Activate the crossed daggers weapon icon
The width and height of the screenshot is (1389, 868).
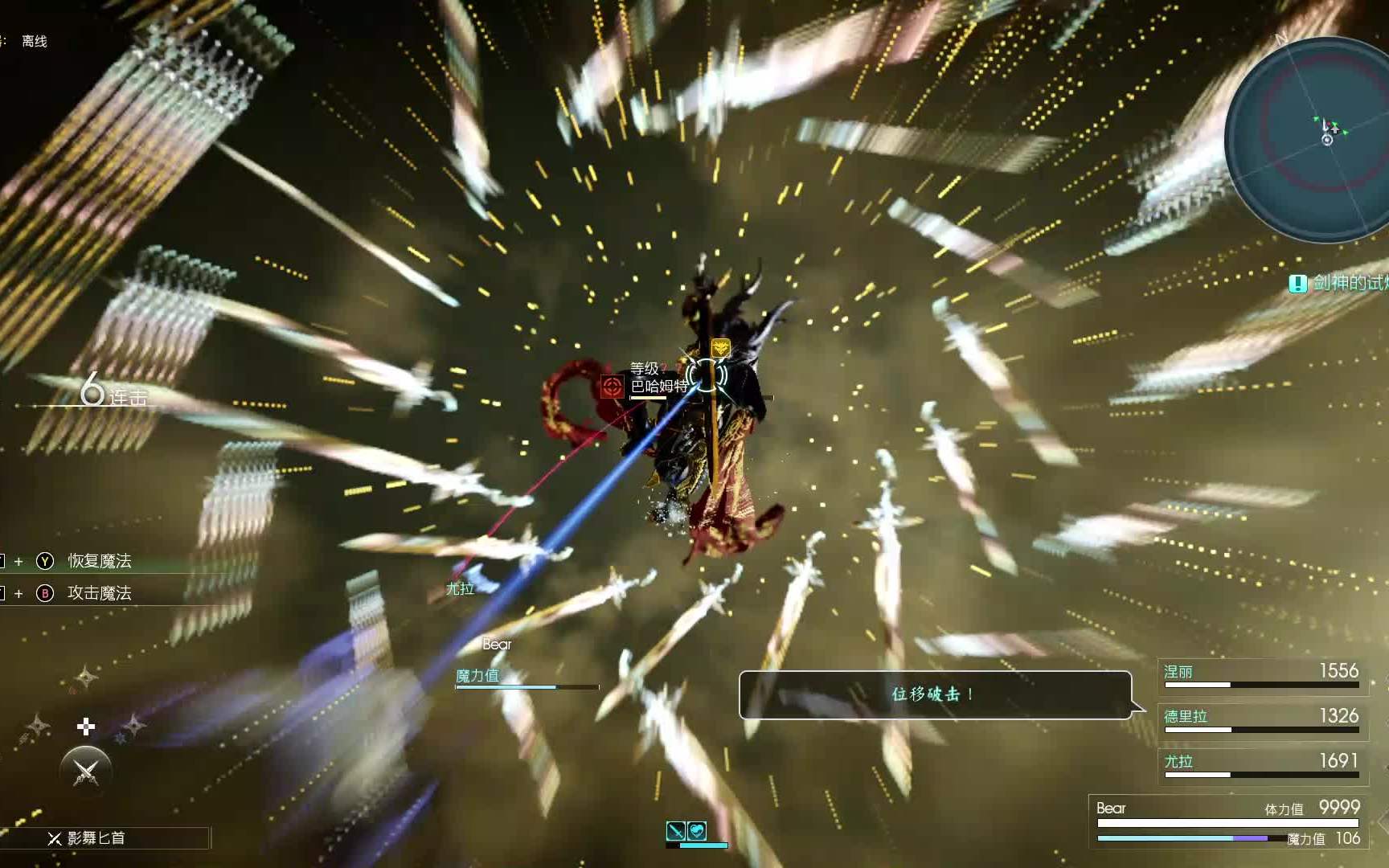coord(86,772)
